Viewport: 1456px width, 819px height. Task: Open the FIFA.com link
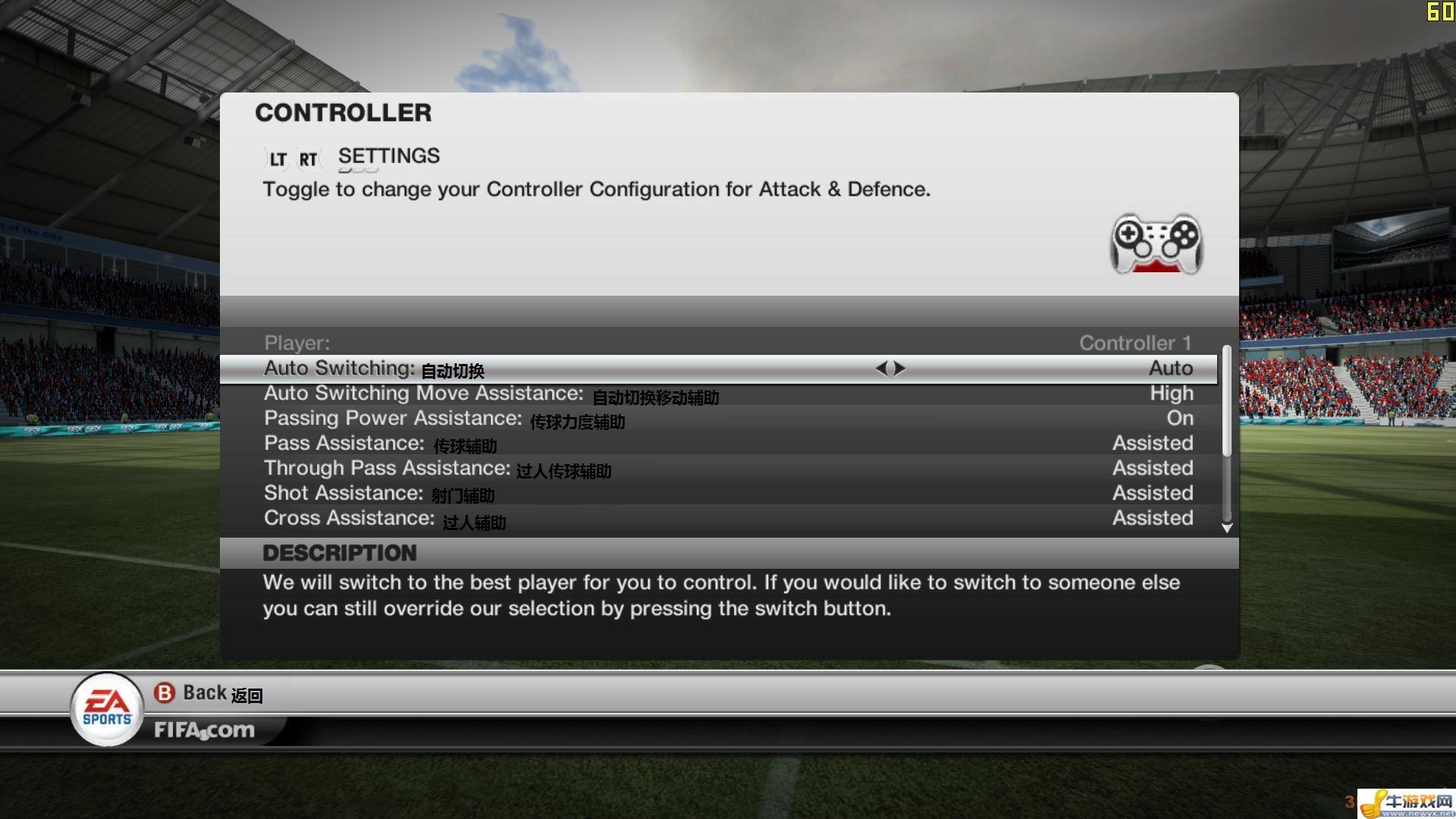(204, 730)
